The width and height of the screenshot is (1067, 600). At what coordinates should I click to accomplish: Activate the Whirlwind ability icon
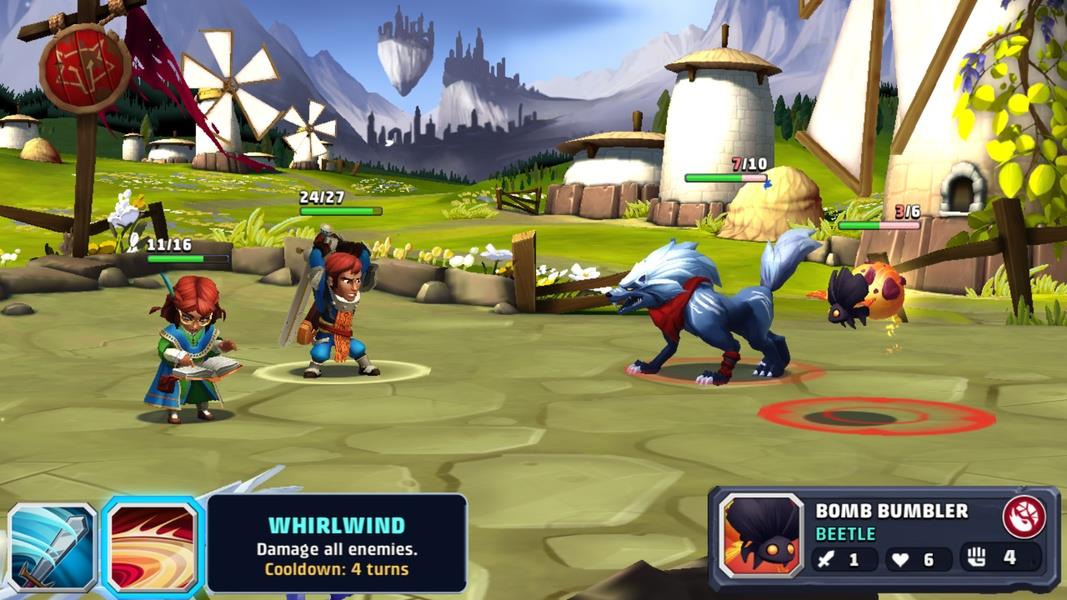tap(153, 547)
